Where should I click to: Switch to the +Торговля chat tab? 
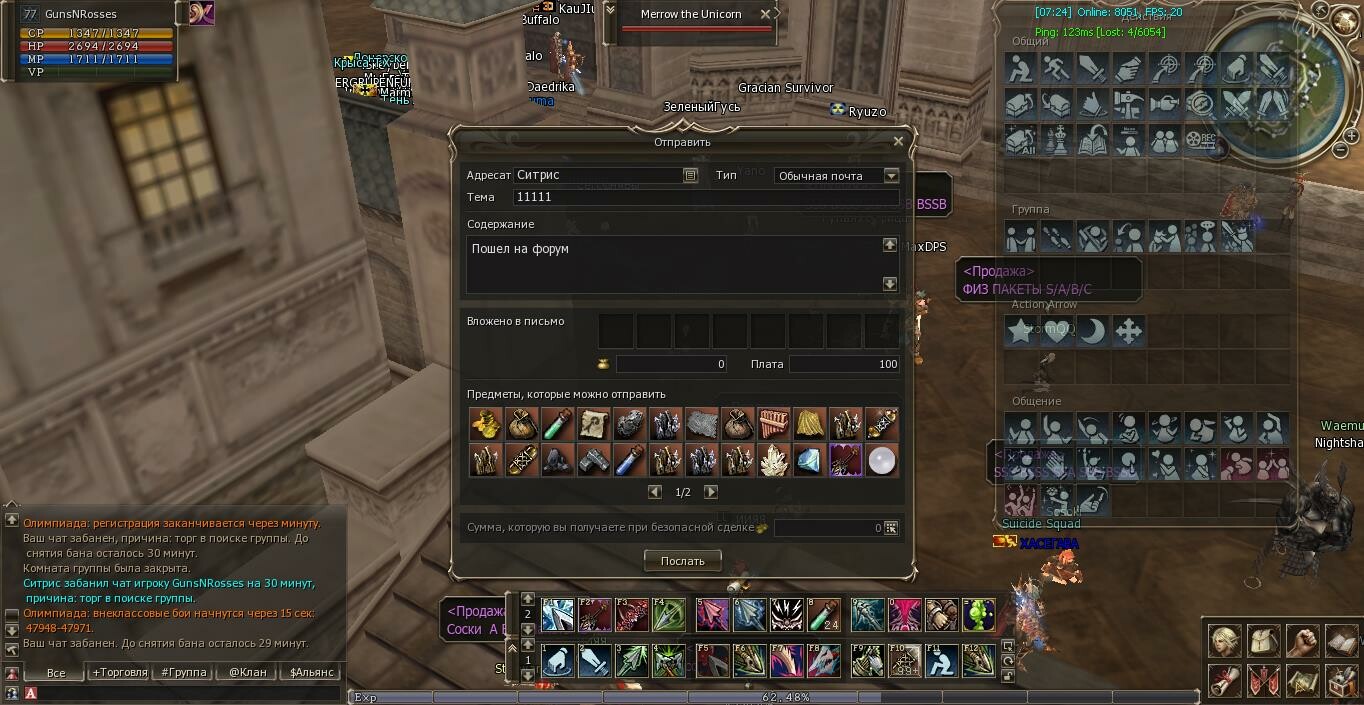(120, 672)
